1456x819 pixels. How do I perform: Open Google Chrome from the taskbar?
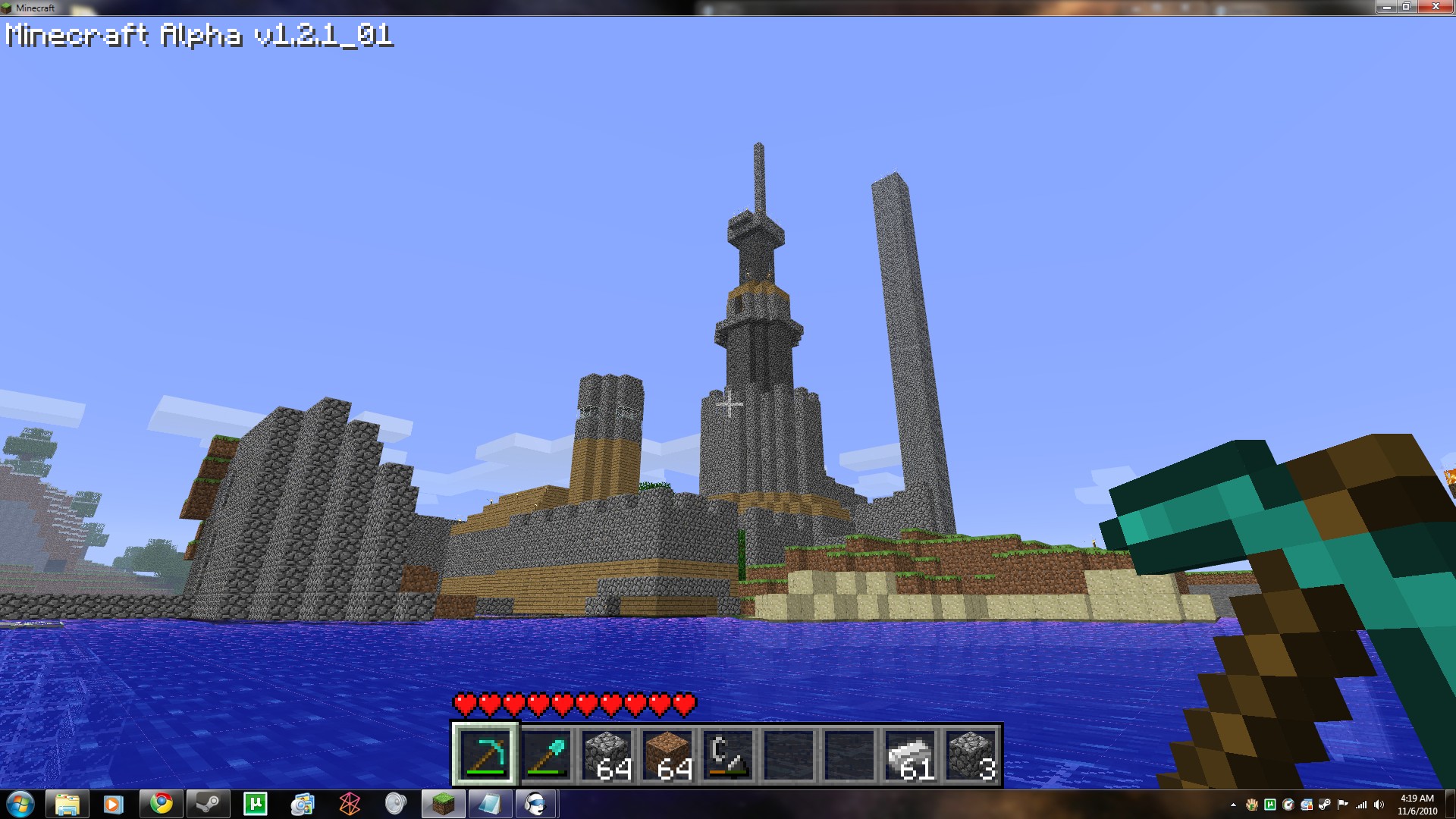click(161, 804)
